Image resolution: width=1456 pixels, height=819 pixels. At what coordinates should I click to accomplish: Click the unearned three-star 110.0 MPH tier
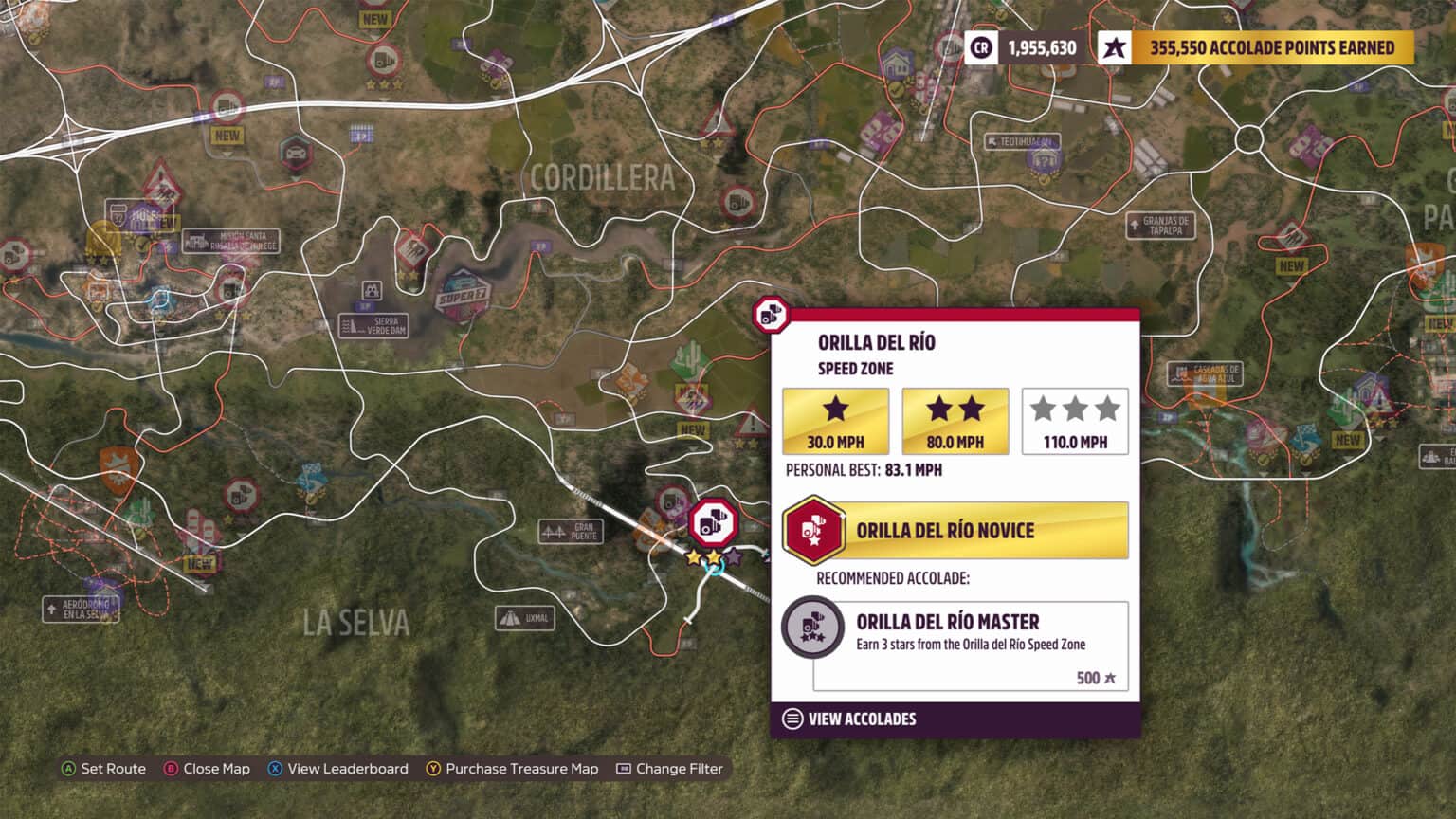(1075, 420)
